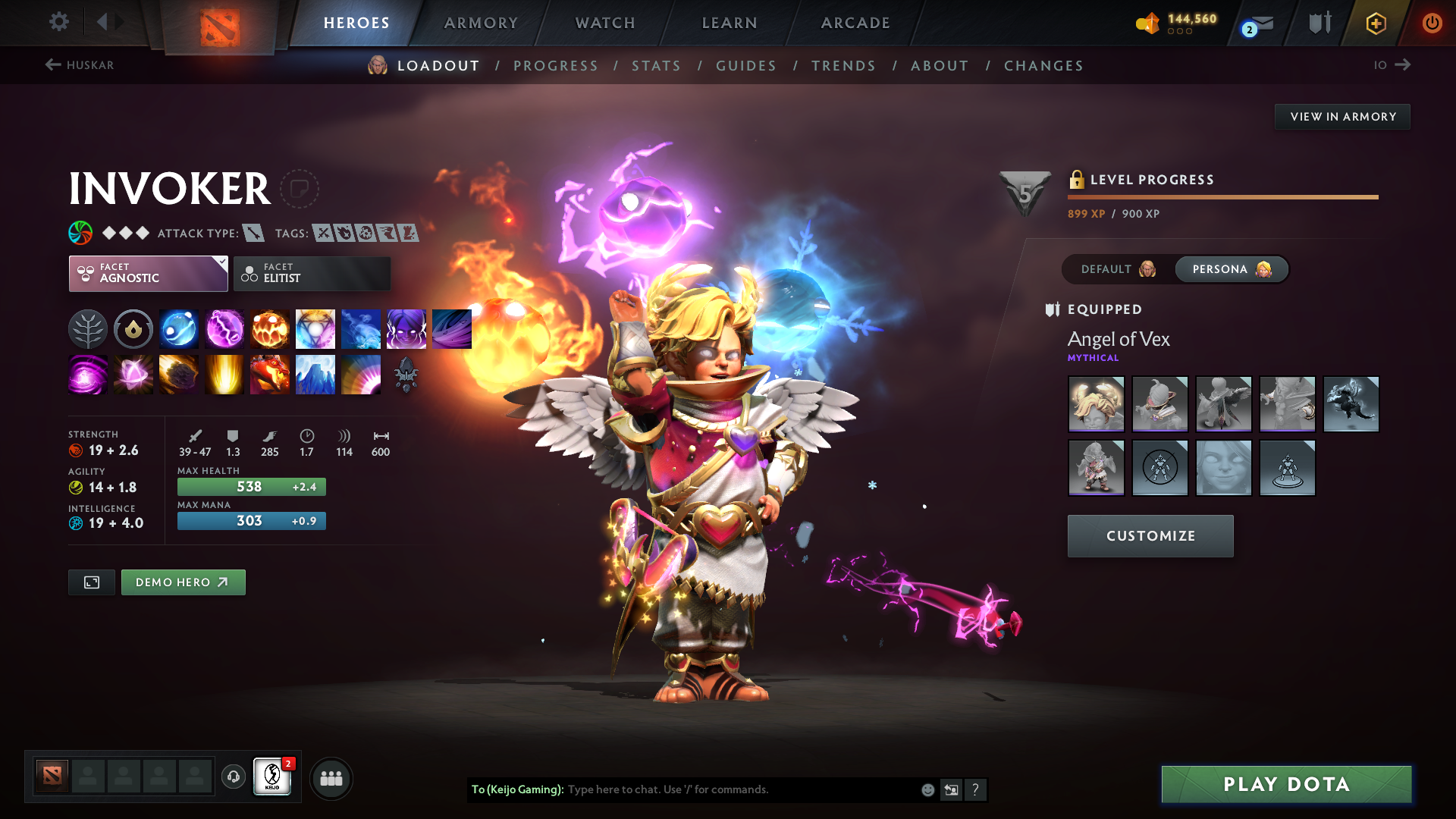This screenshot has width=1456, height=819.
Task: Click the DEMO HERO button
Action: (183, 582)
